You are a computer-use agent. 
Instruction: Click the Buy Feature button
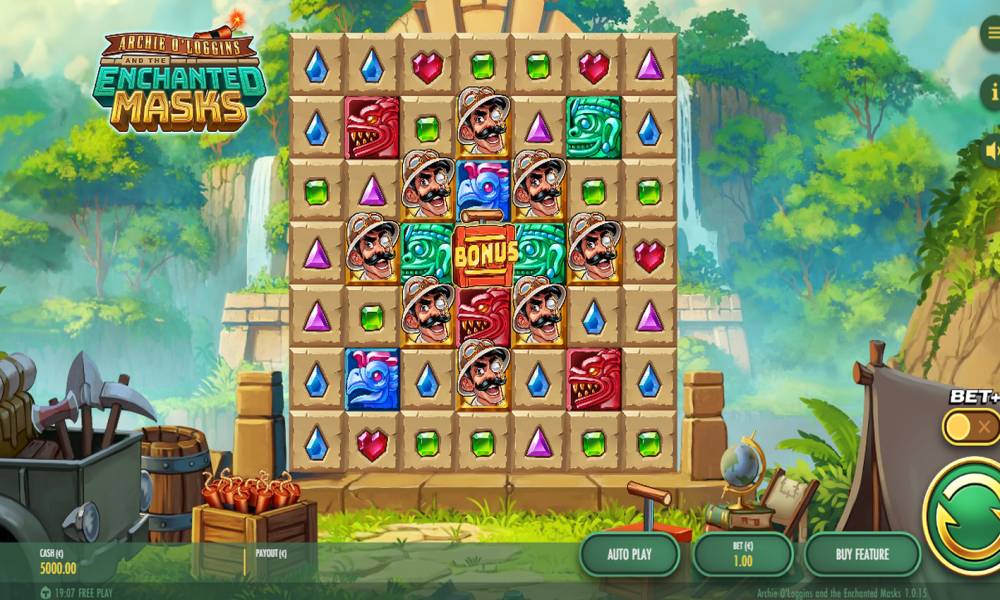(862, 553)
